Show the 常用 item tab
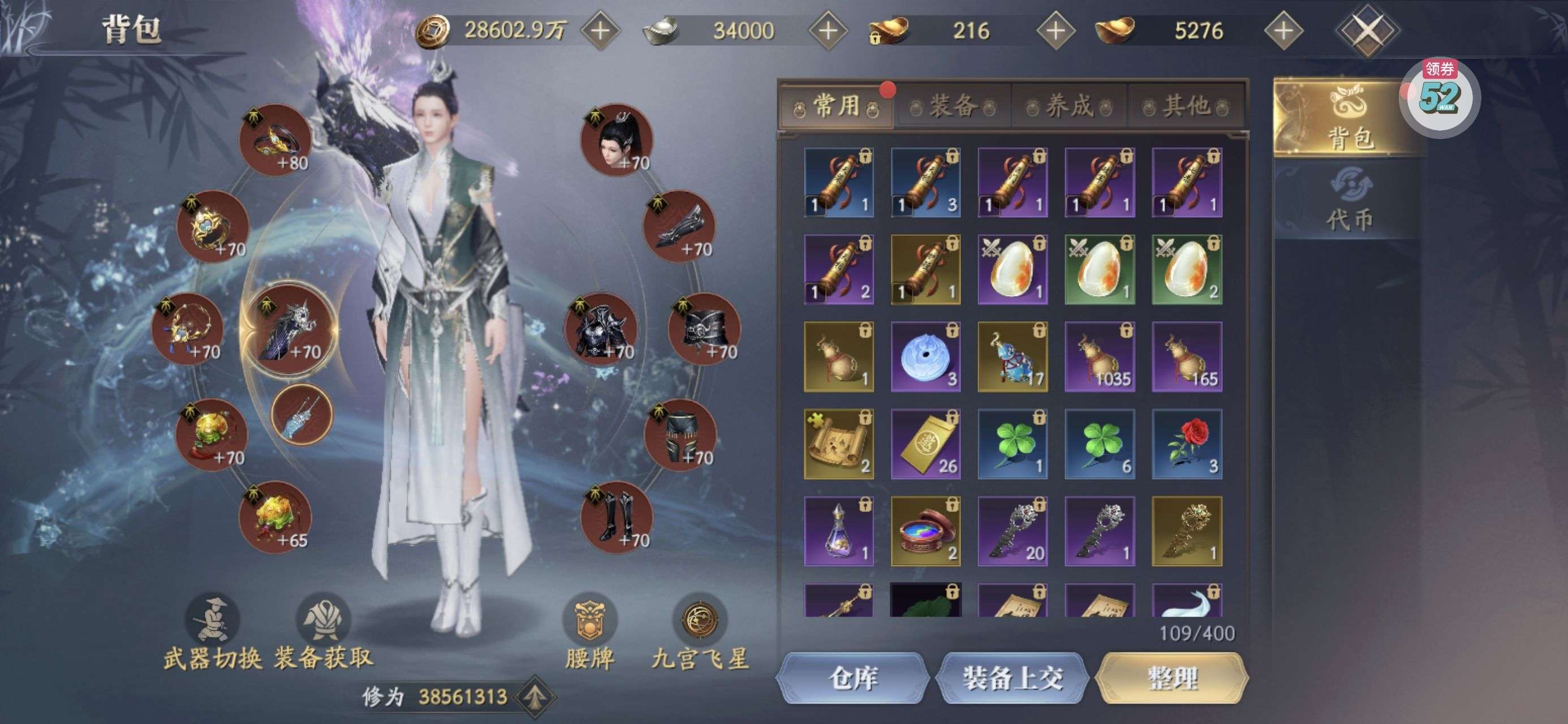 pyautogui.click(x=837, y=106)
